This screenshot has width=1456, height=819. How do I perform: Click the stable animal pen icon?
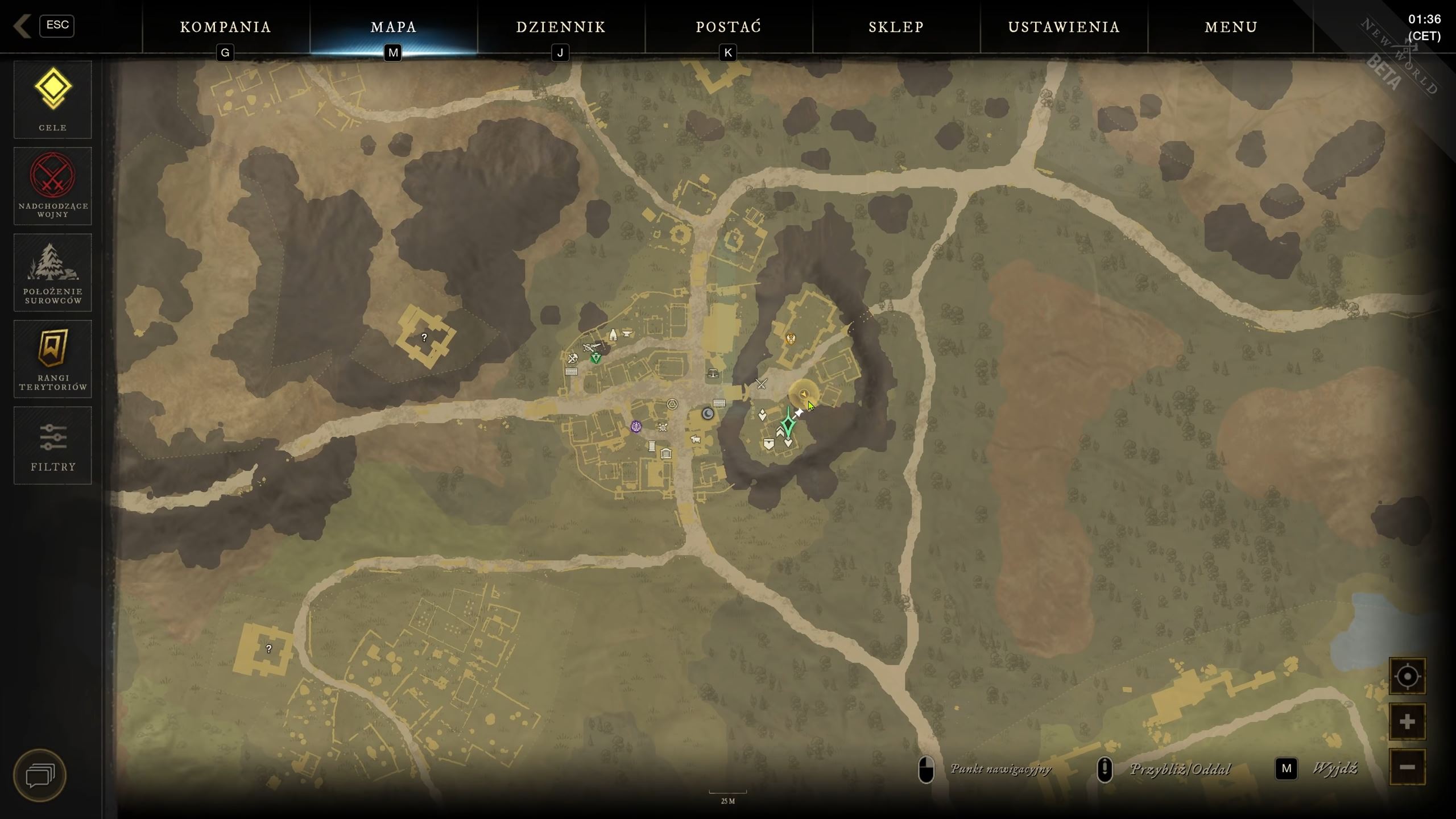pos(696,440)
